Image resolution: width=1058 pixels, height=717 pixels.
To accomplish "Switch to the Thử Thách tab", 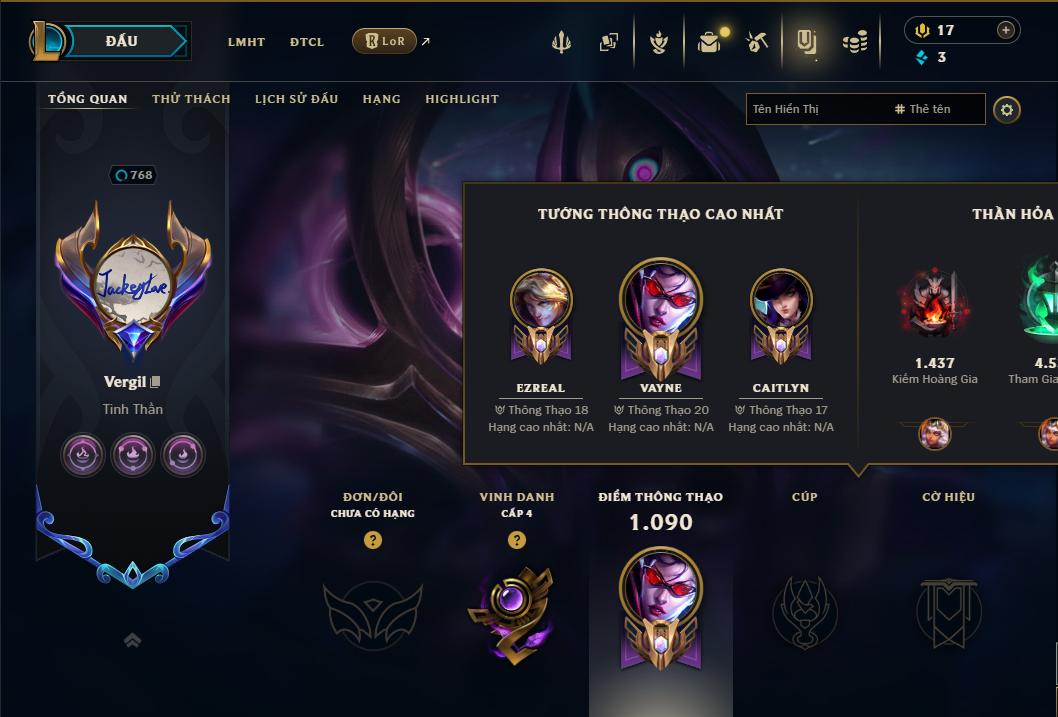I will (x=191, y=99).
